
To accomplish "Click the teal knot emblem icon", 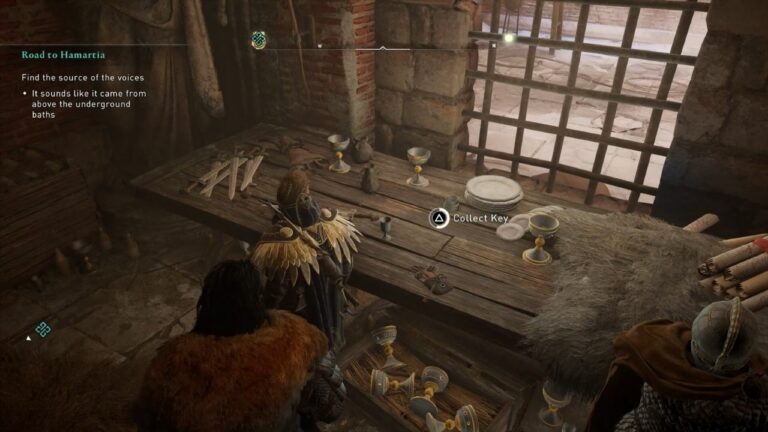I will click(x=43, y=329).
